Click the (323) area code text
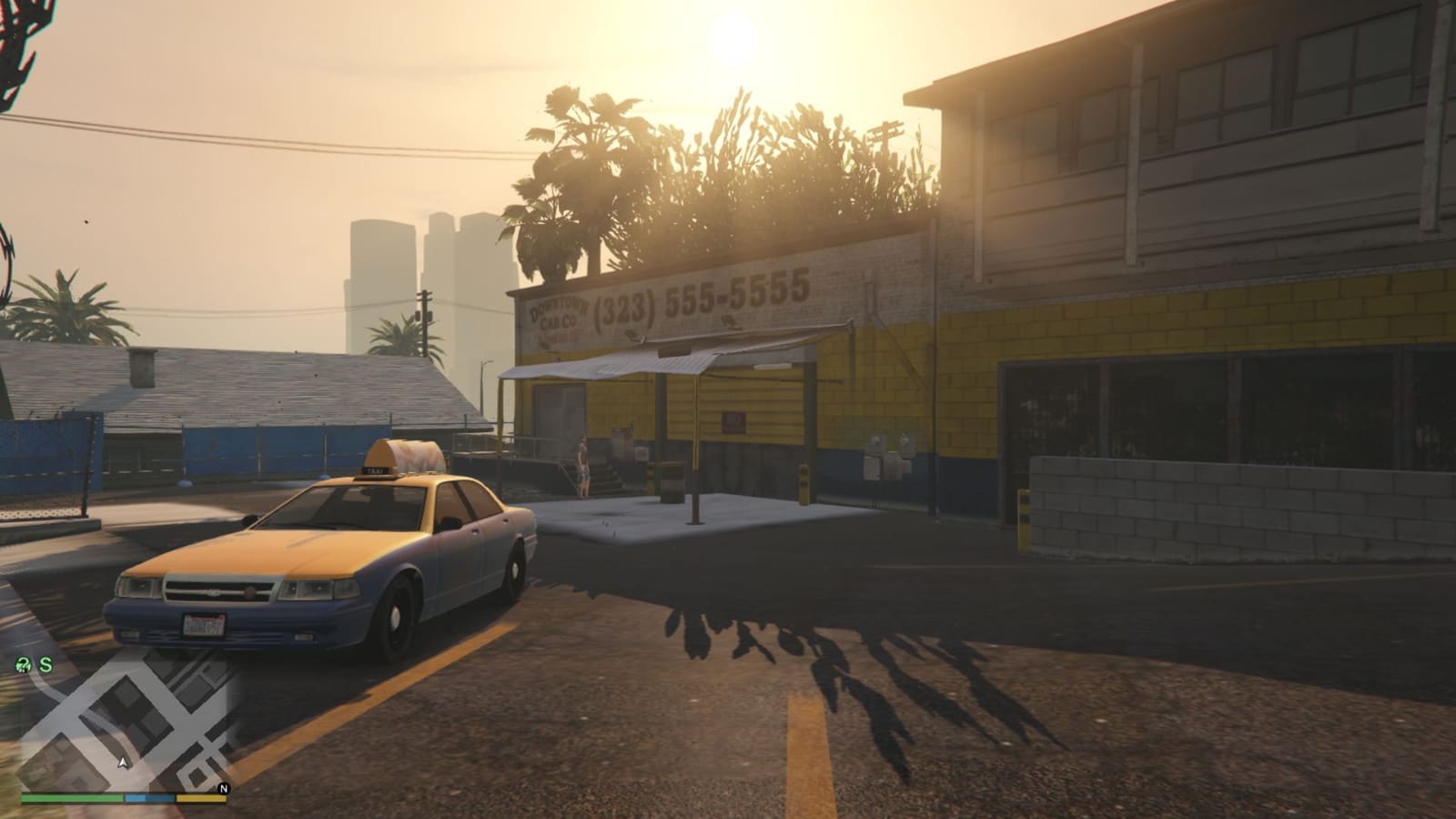This screenshot has width=1456, height=819. tap(625, 301)
